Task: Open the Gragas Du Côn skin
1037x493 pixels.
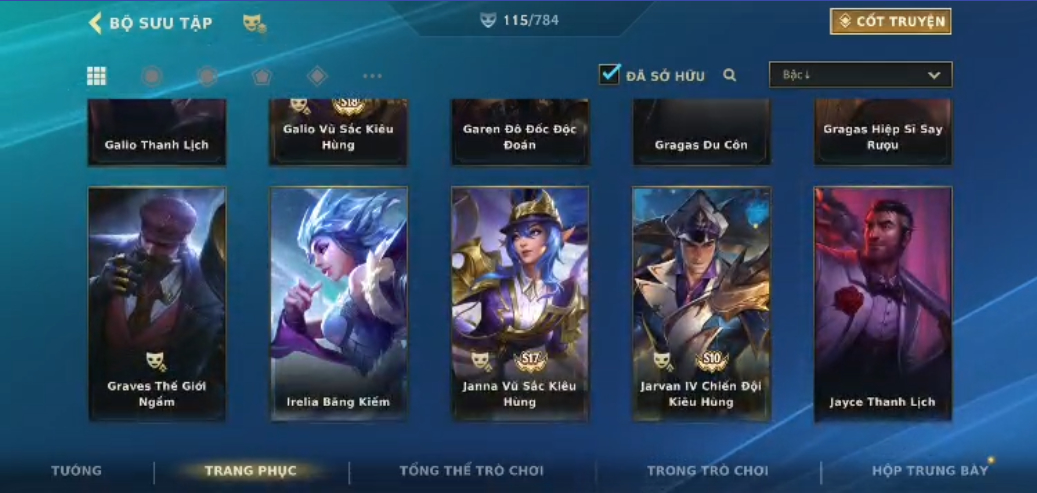Action: point(701,132)
